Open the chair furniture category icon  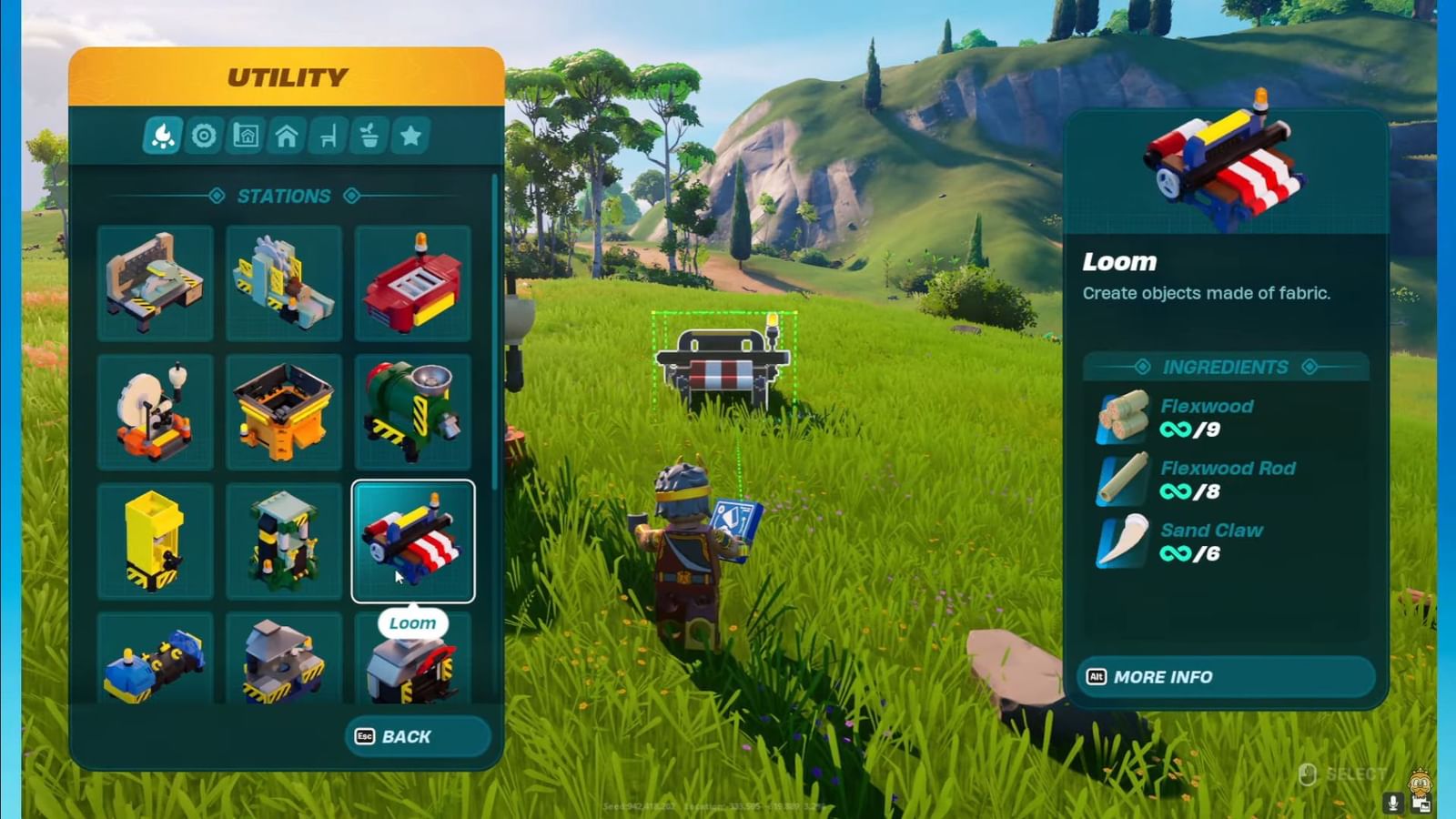(327, 136)
